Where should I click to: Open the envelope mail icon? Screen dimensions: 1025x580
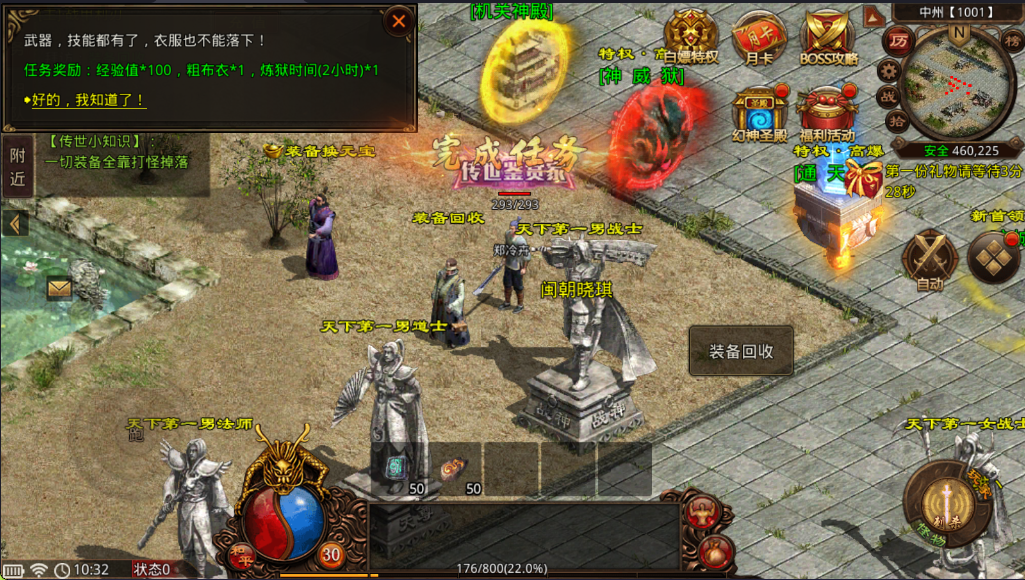[x=60, y=288]
